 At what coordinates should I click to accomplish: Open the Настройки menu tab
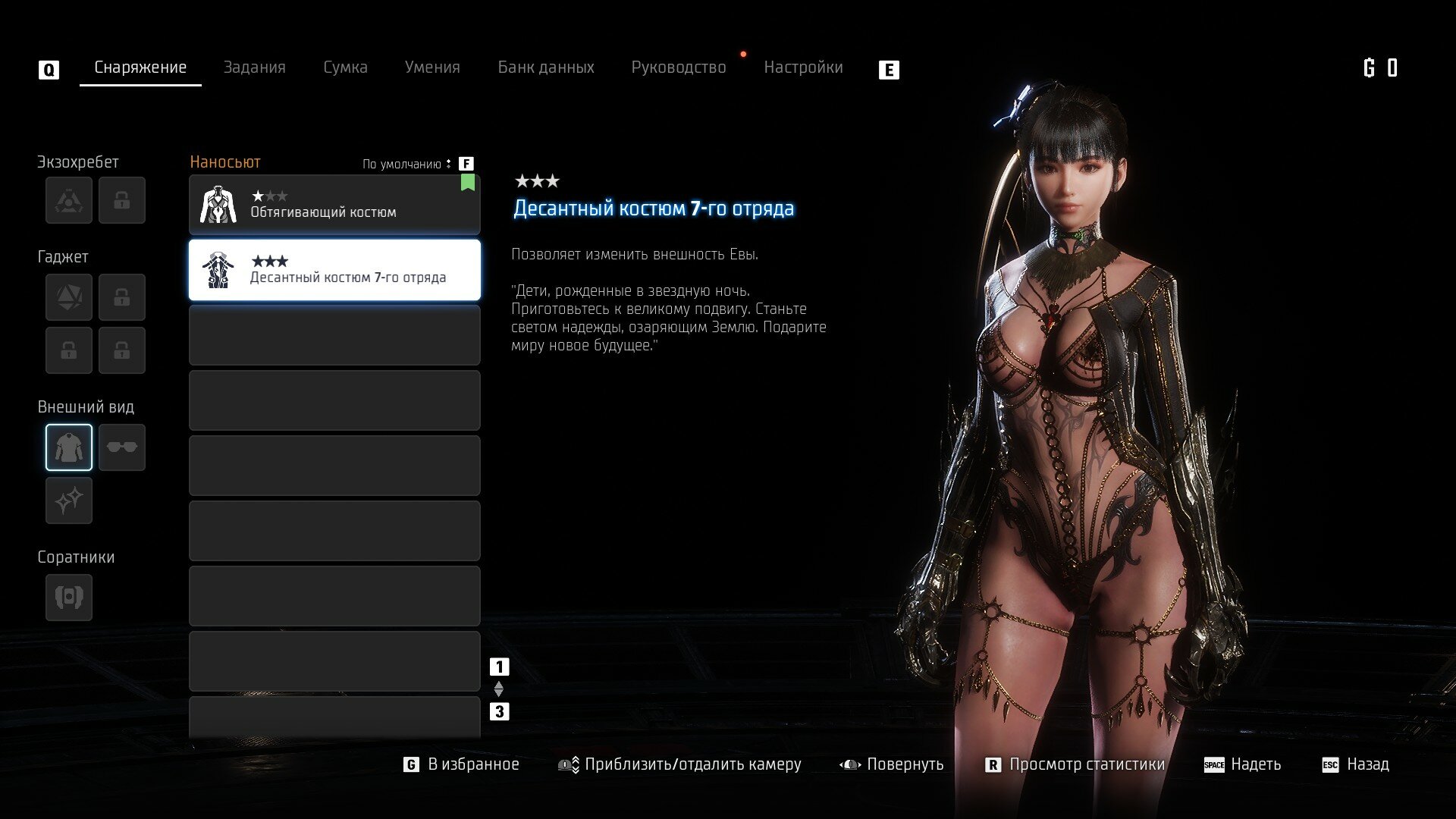coord(804,67)
